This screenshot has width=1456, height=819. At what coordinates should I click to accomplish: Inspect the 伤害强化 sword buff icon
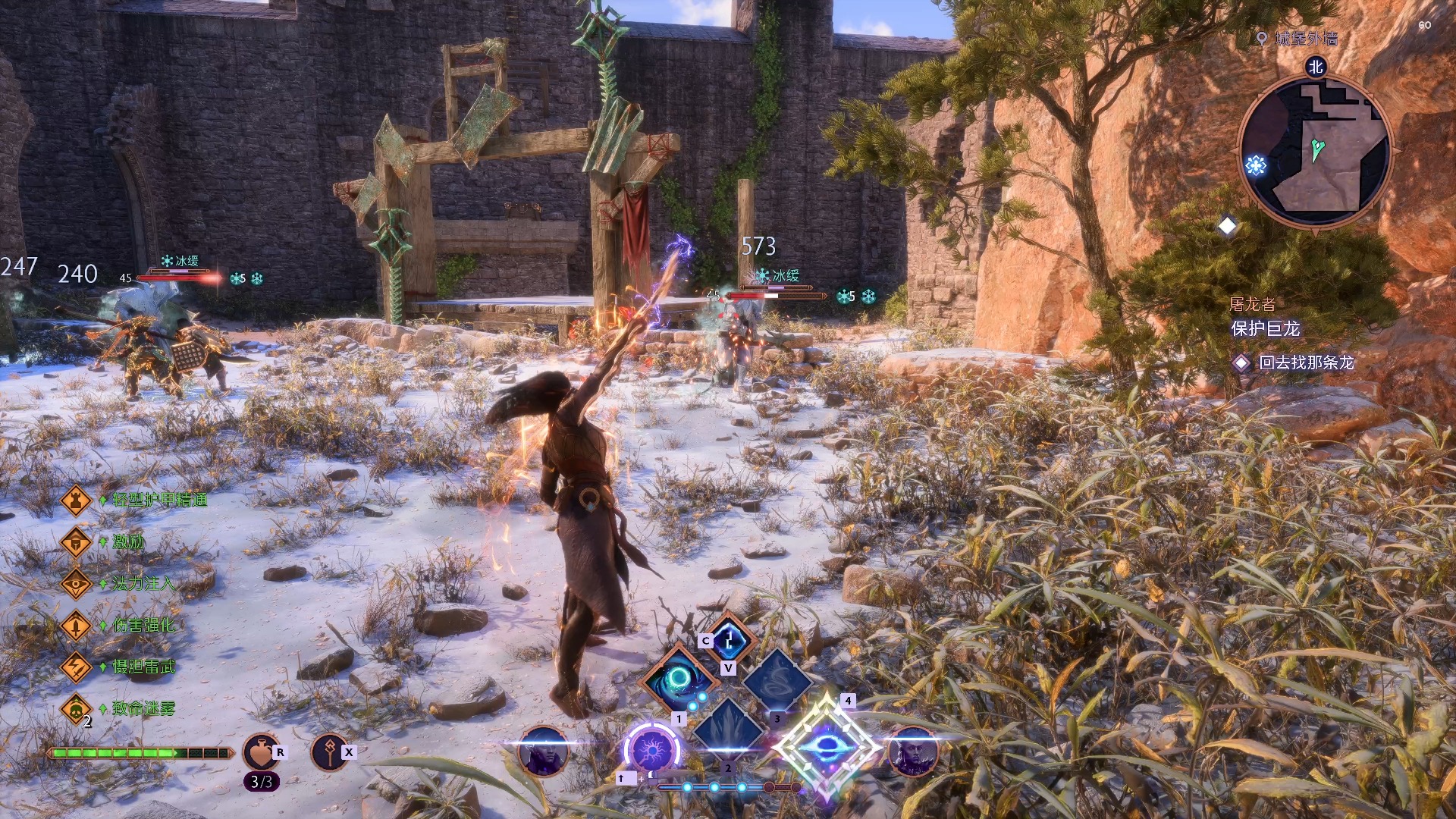coord(76,625)
